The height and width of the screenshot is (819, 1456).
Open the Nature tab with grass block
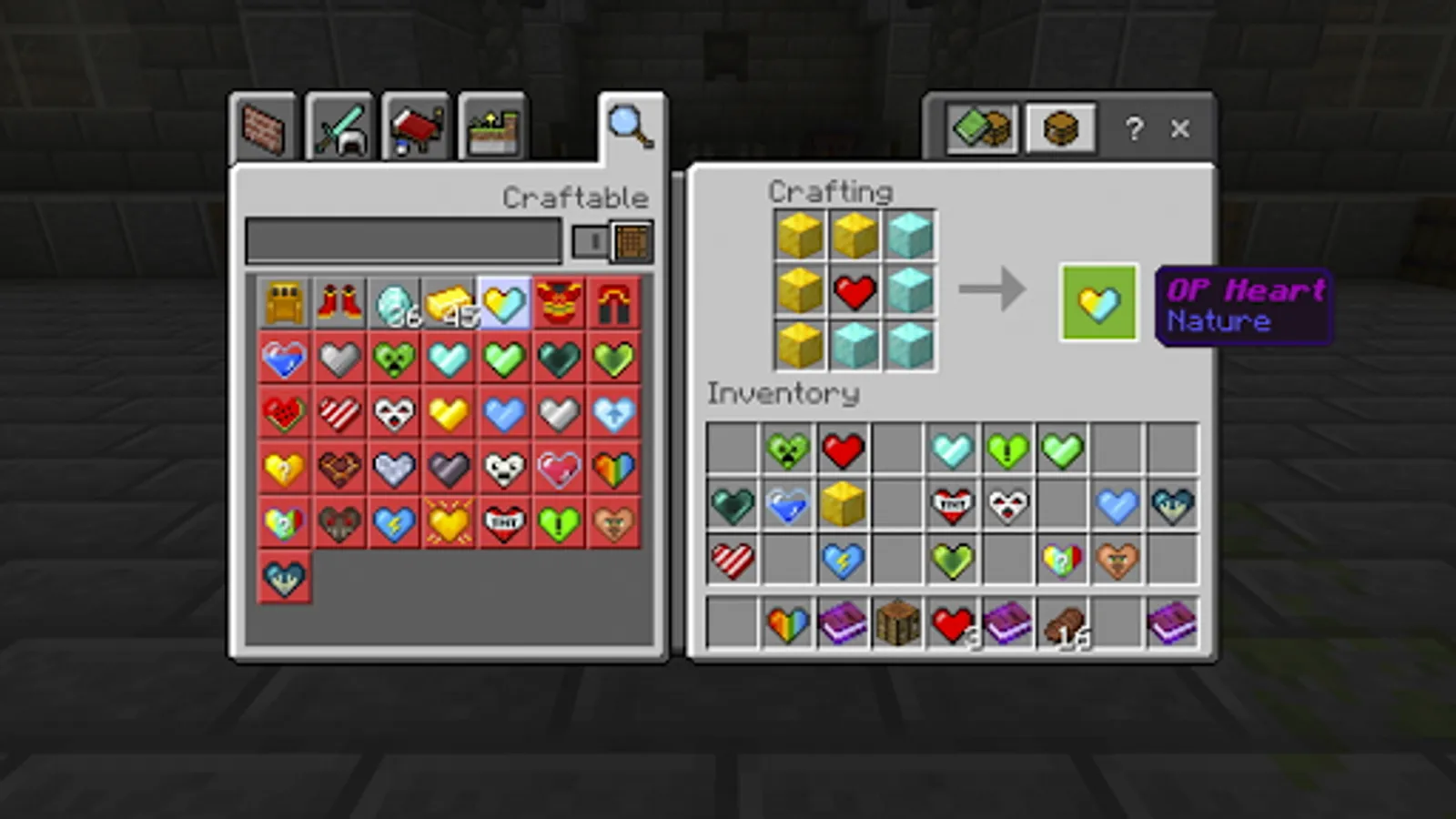(491, 127)
